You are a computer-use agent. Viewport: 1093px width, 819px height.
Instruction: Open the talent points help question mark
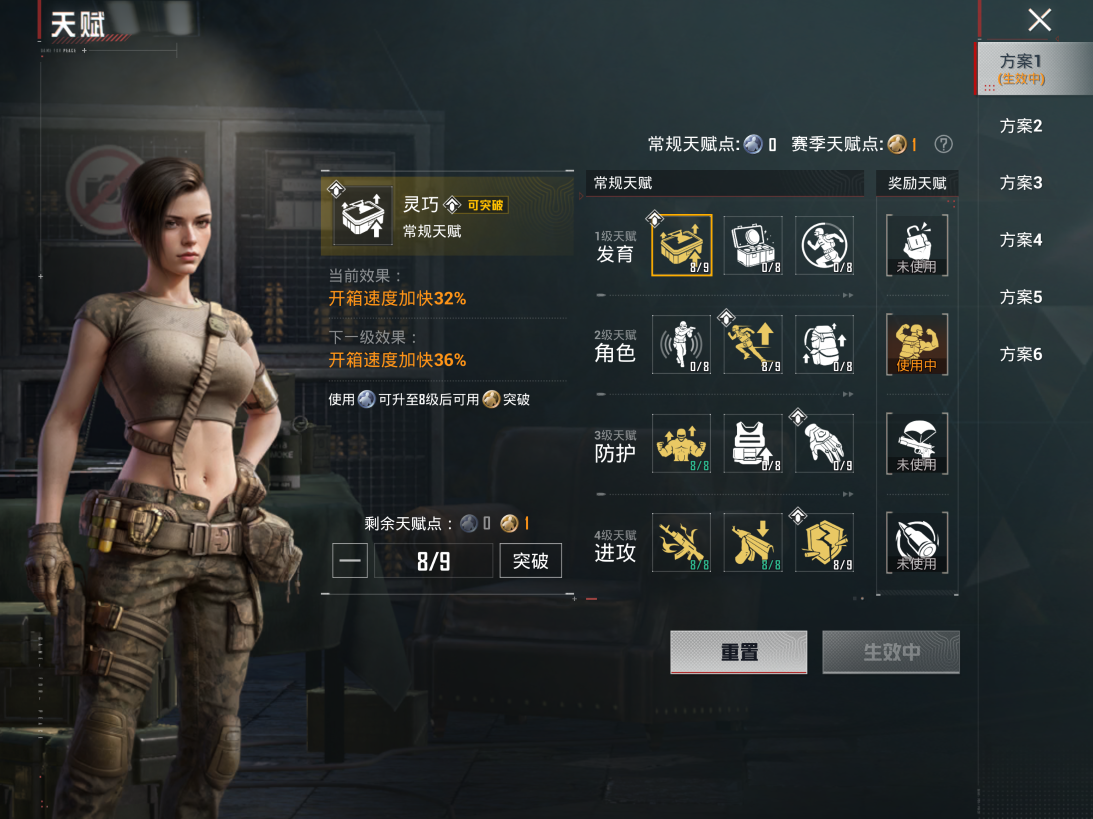(943, 144)
